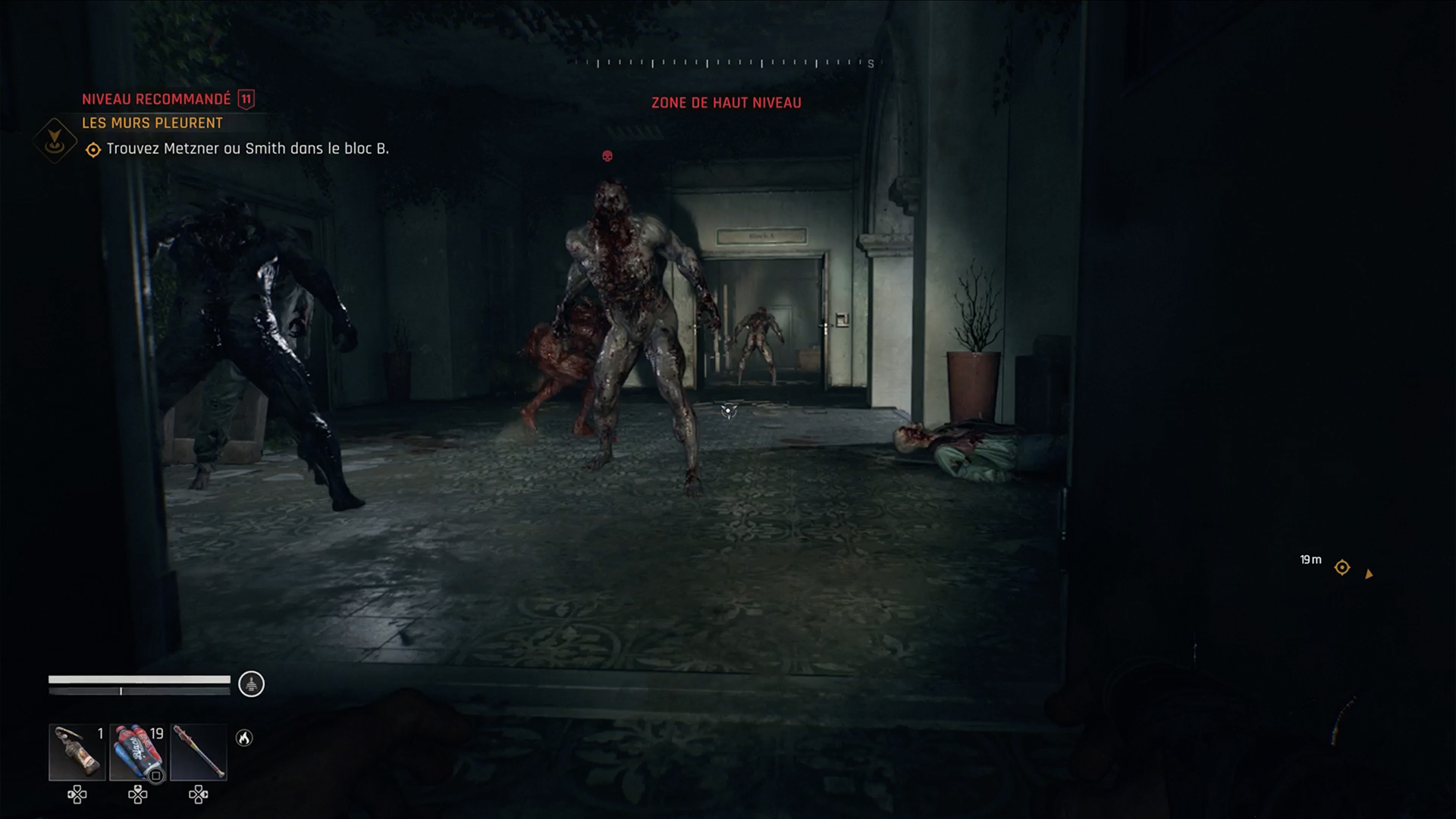Select the gold objective target icon
Screen dimensions: 1456x819
[93, 149]
